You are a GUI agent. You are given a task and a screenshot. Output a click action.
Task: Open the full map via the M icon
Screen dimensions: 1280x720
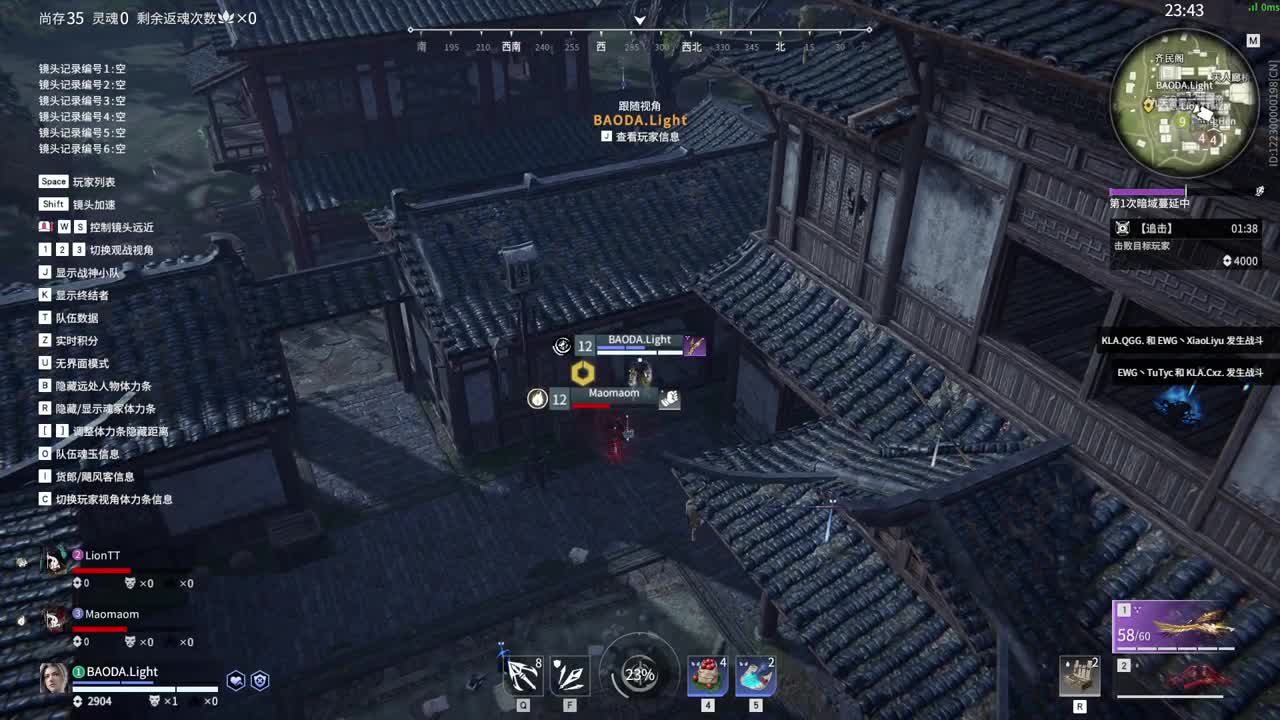1253,41
